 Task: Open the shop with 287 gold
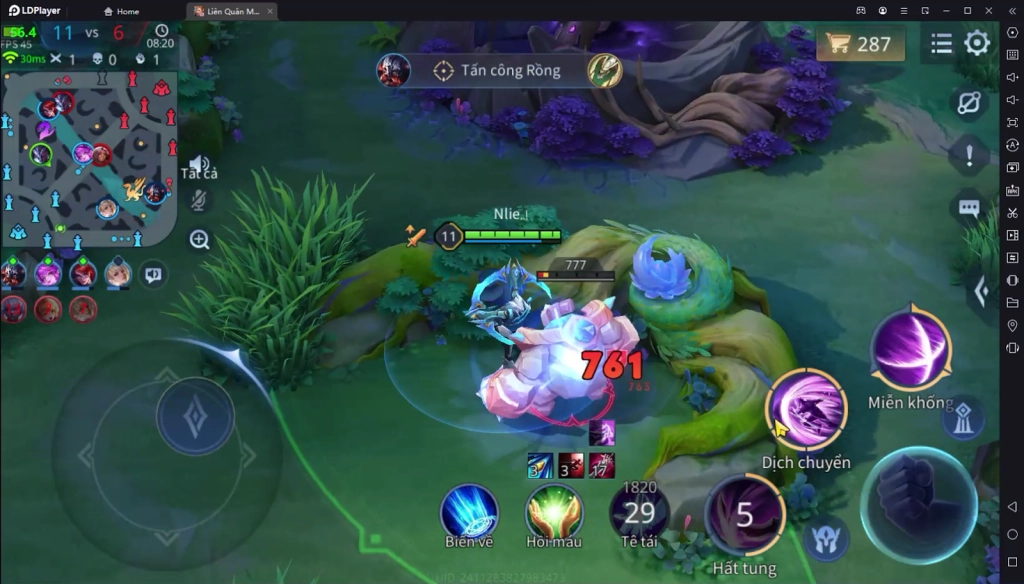tap(860, 44)
